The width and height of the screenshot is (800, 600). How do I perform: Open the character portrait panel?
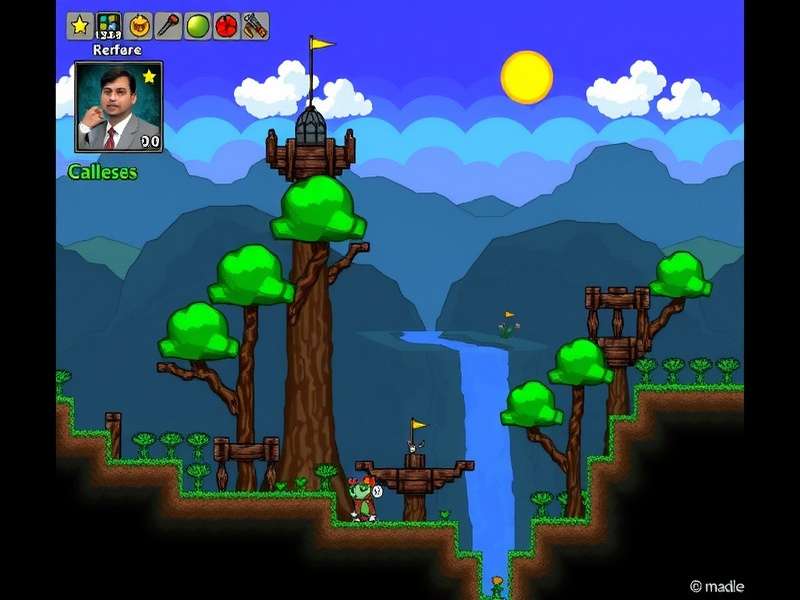tap(118, 107)
